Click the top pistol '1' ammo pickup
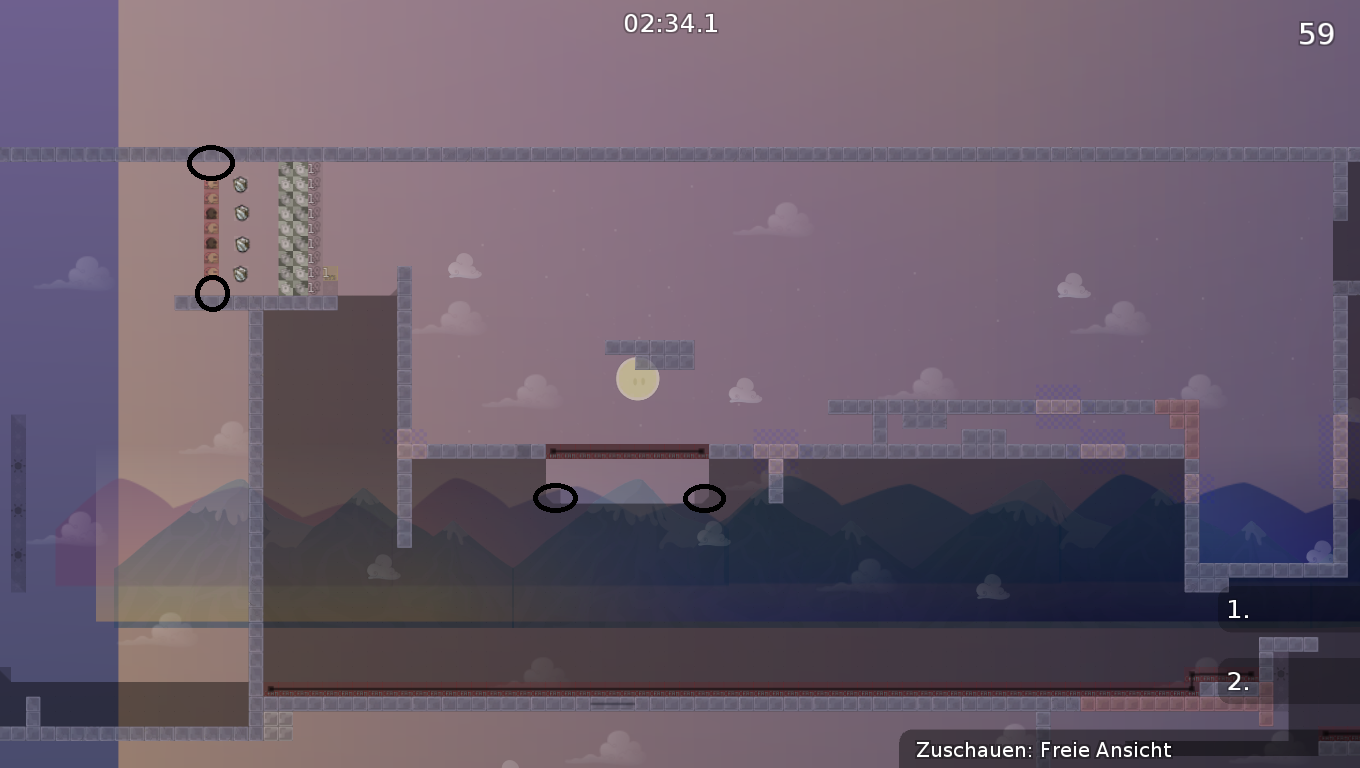This screenshot has height=768, width=1360. coord(312,168)
